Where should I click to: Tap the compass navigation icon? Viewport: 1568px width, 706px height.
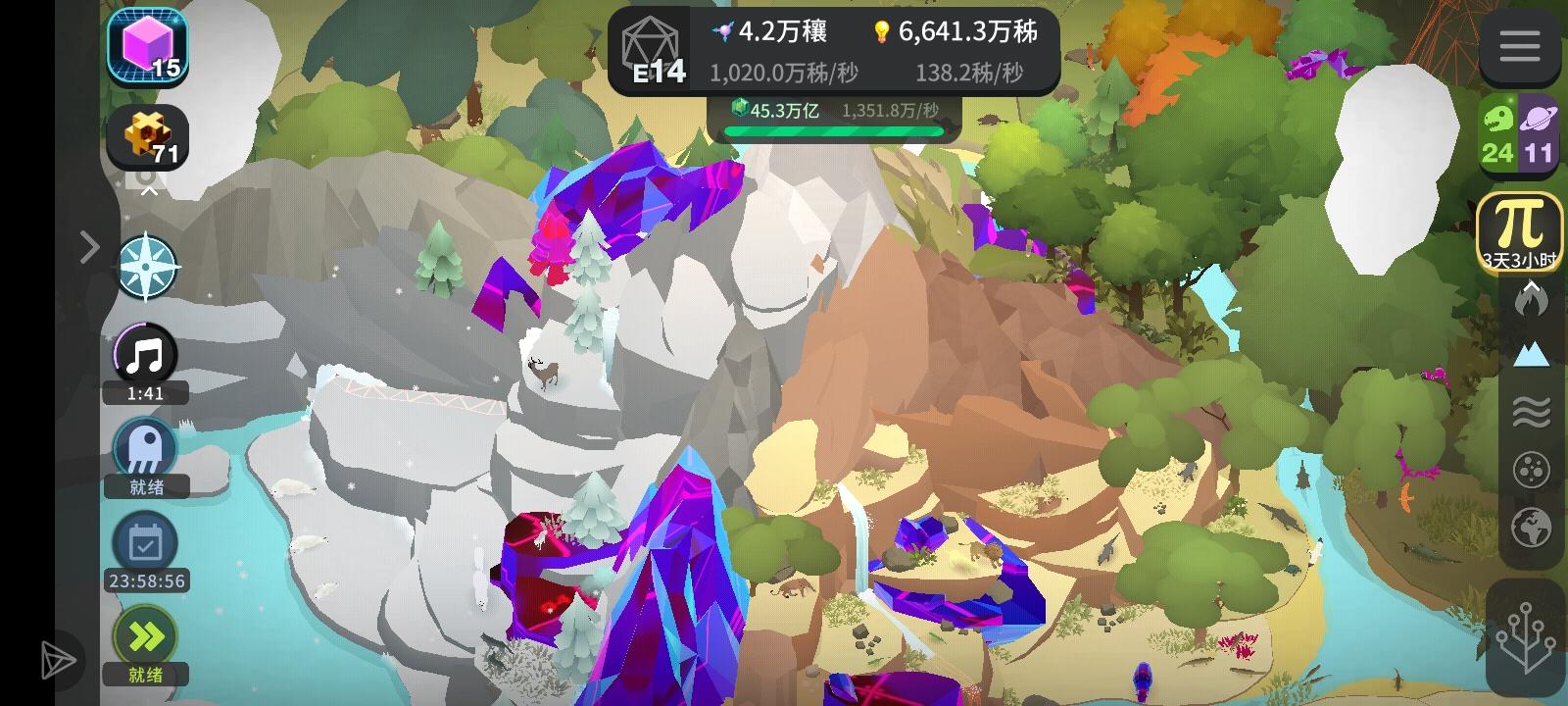[145, 266]
